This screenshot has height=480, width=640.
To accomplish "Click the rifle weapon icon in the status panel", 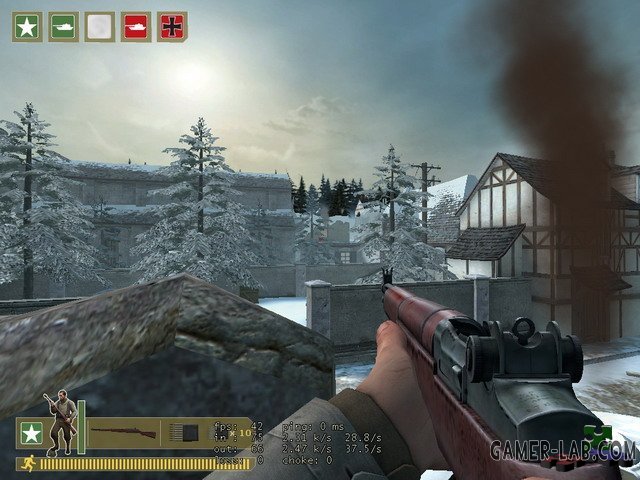I will click(x=123, y=433).
